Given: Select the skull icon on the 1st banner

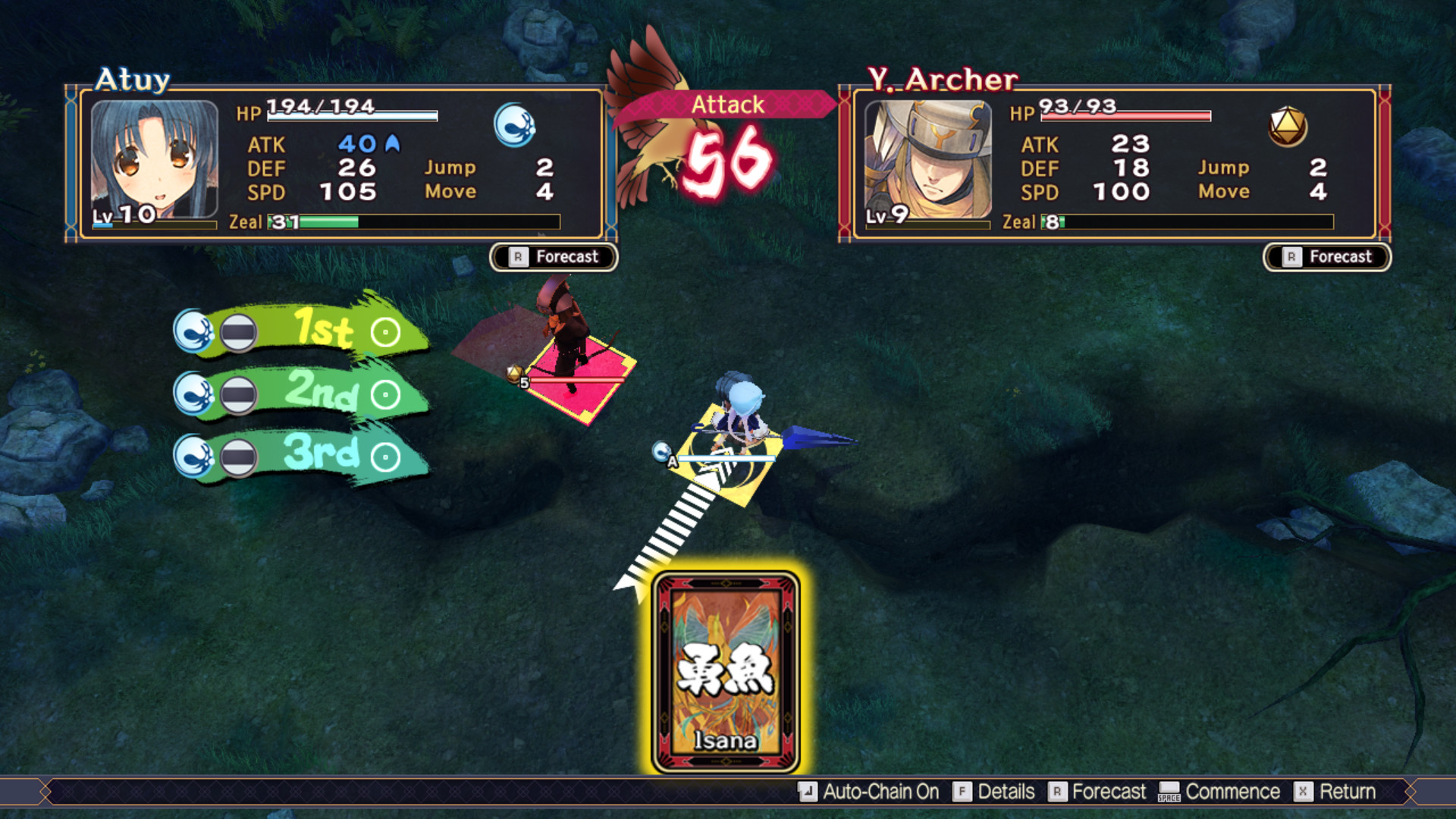Looking at the screenshot, I should pyautogui.click(x=193, y=330).
